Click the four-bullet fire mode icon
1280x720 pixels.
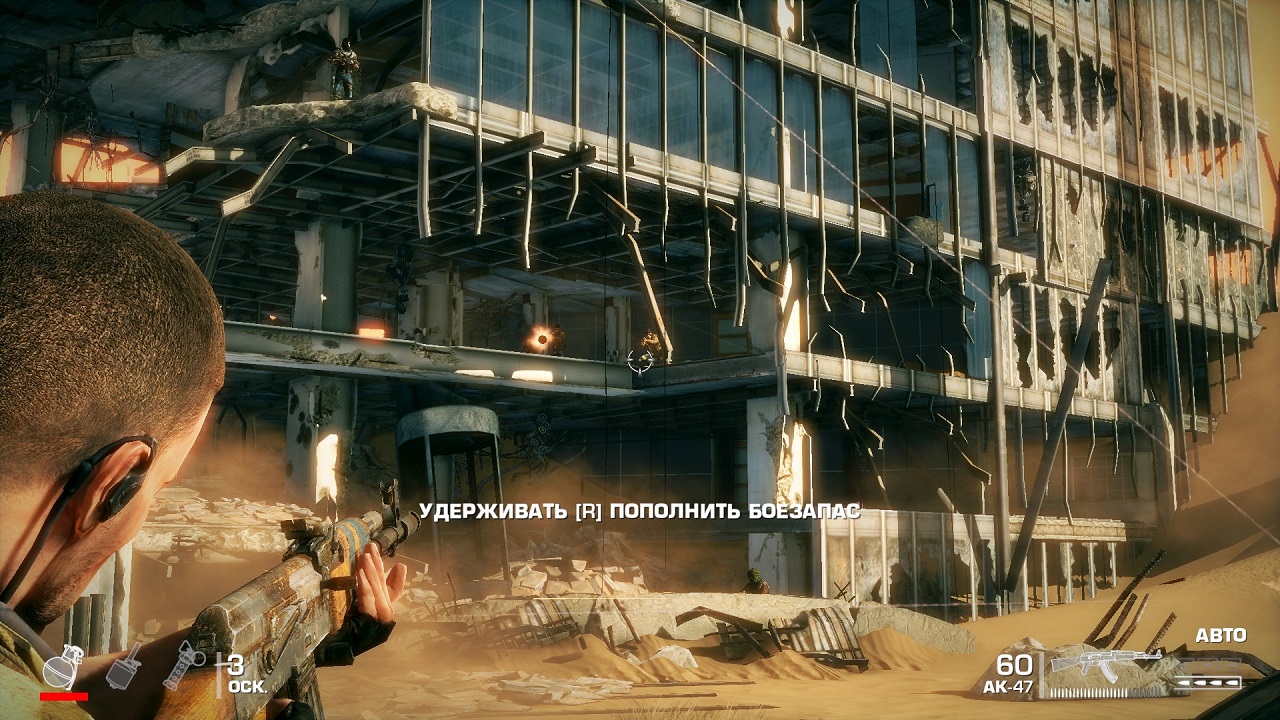tap(1210, 683)
